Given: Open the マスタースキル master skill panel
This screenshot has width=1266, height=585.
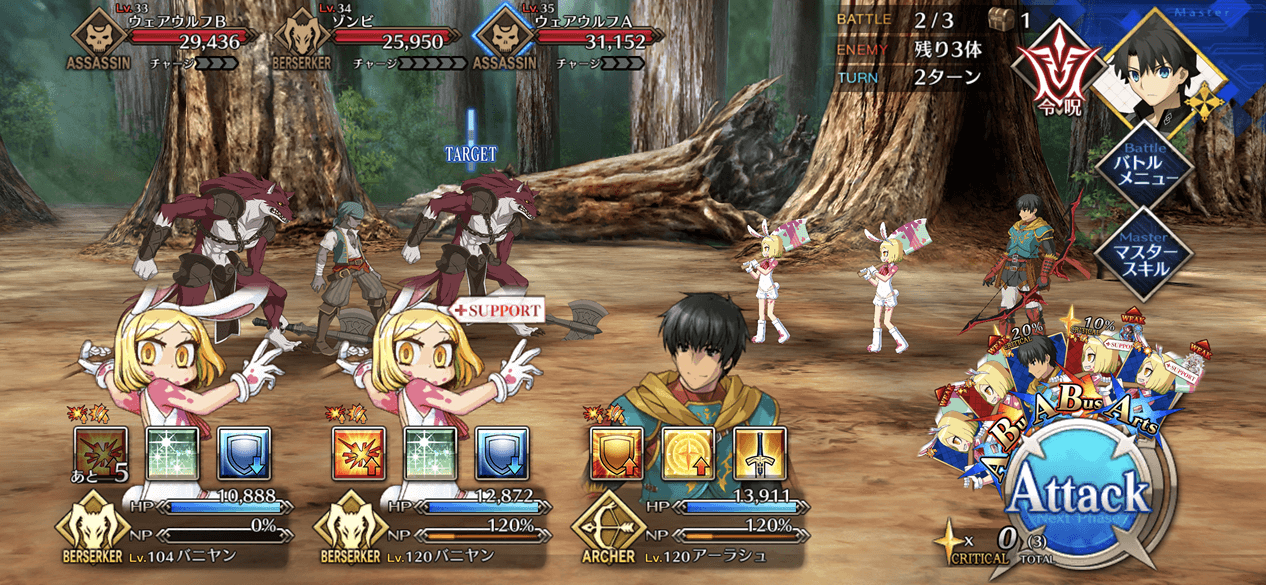Looking at the screenshot, I should [x=1143, y=253].
